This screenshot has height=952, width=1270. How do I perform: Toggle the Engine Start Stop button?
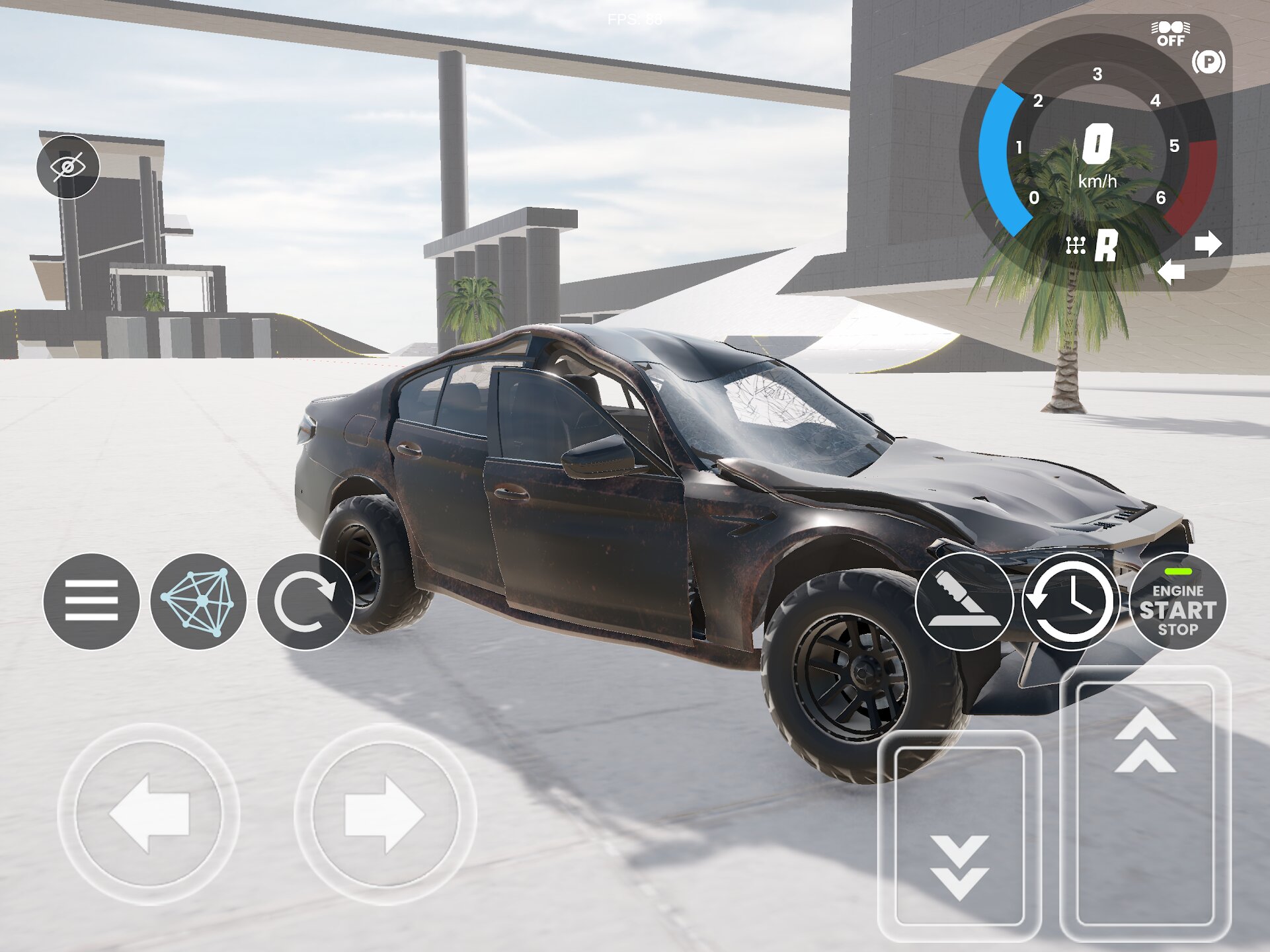tap(1177, 602)
